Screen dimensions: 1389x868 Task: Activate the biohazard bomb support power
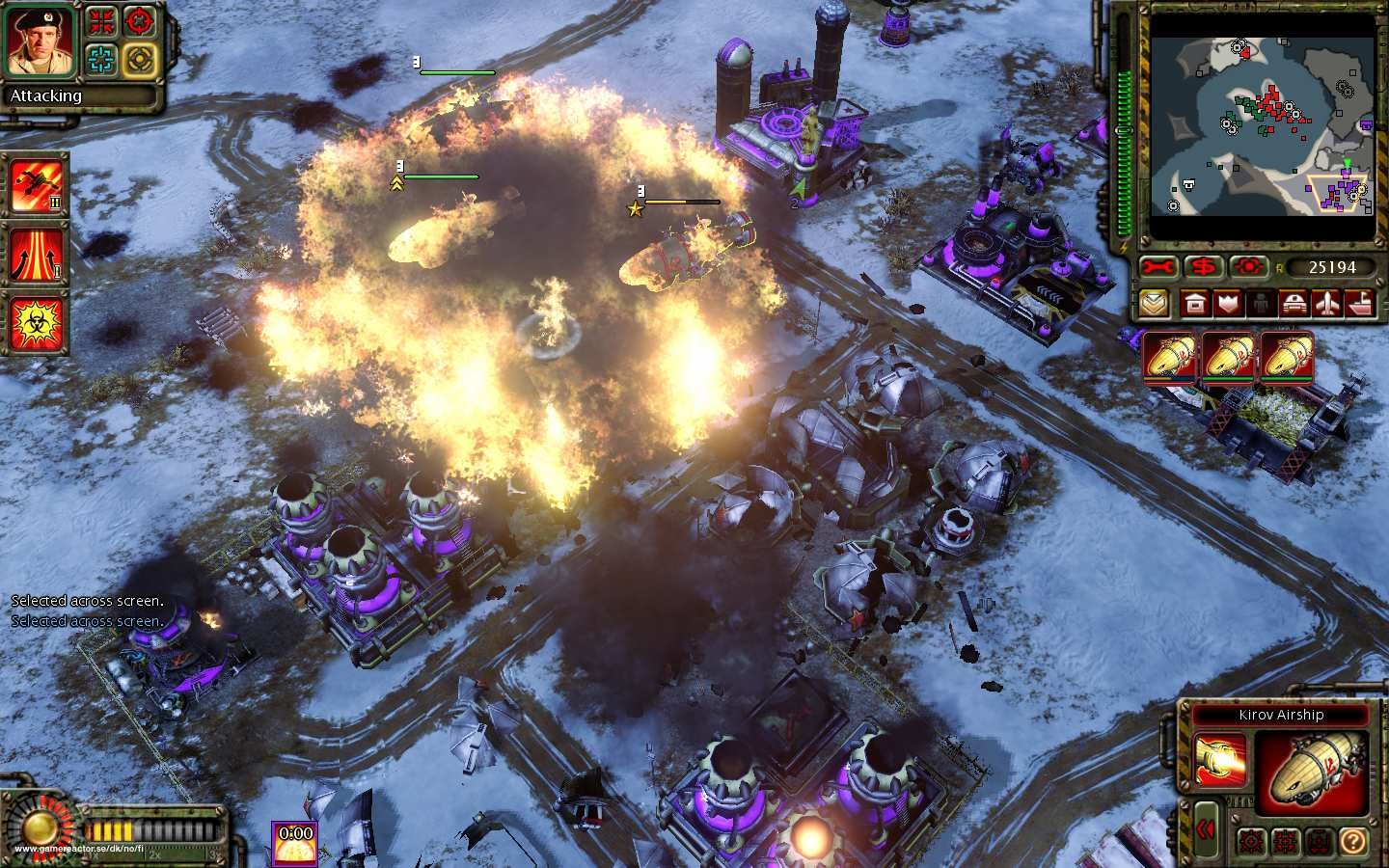coord(35,324)
